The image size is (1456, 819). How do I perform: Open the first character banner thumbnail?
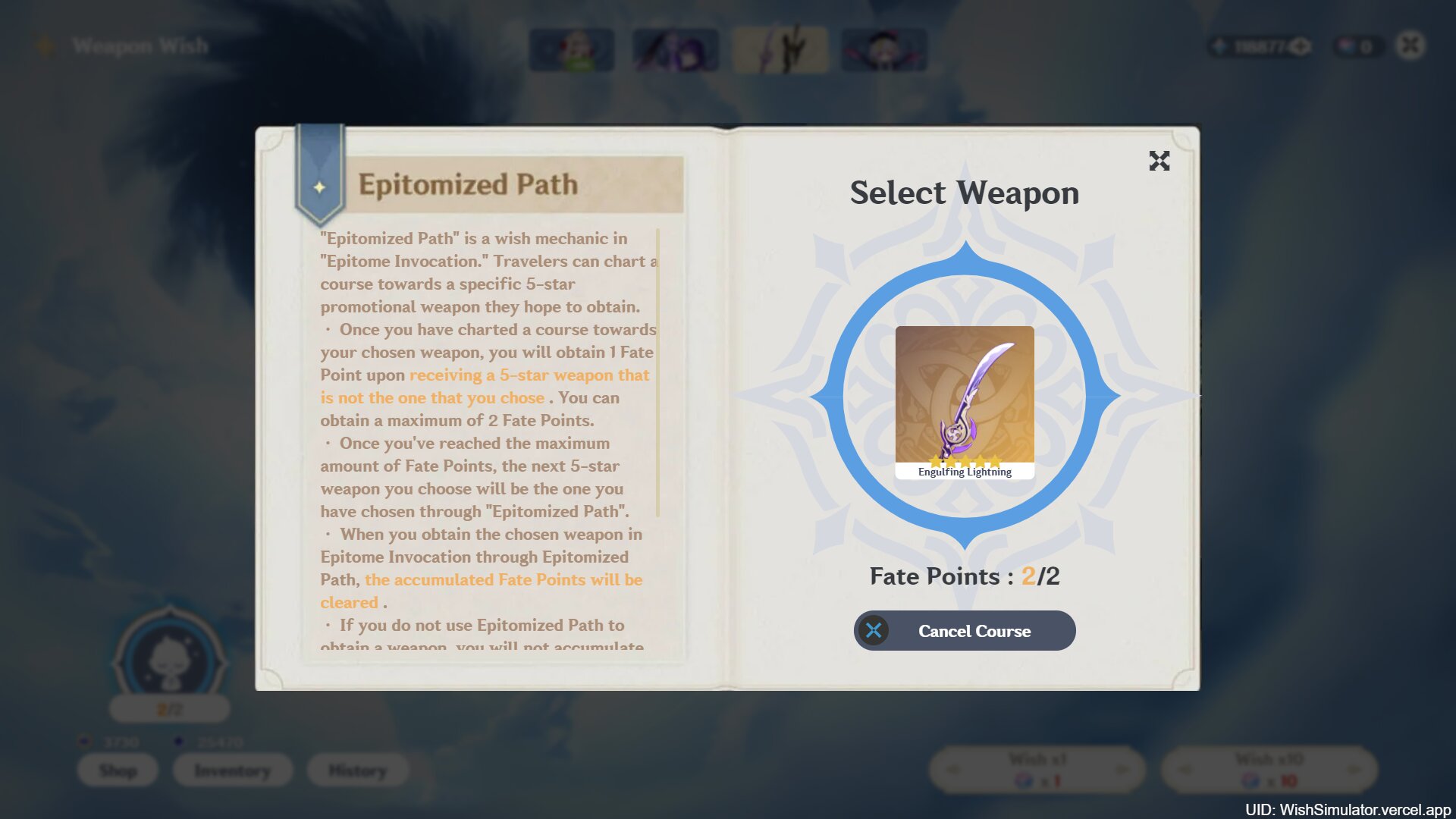click(x=572, y=49)
